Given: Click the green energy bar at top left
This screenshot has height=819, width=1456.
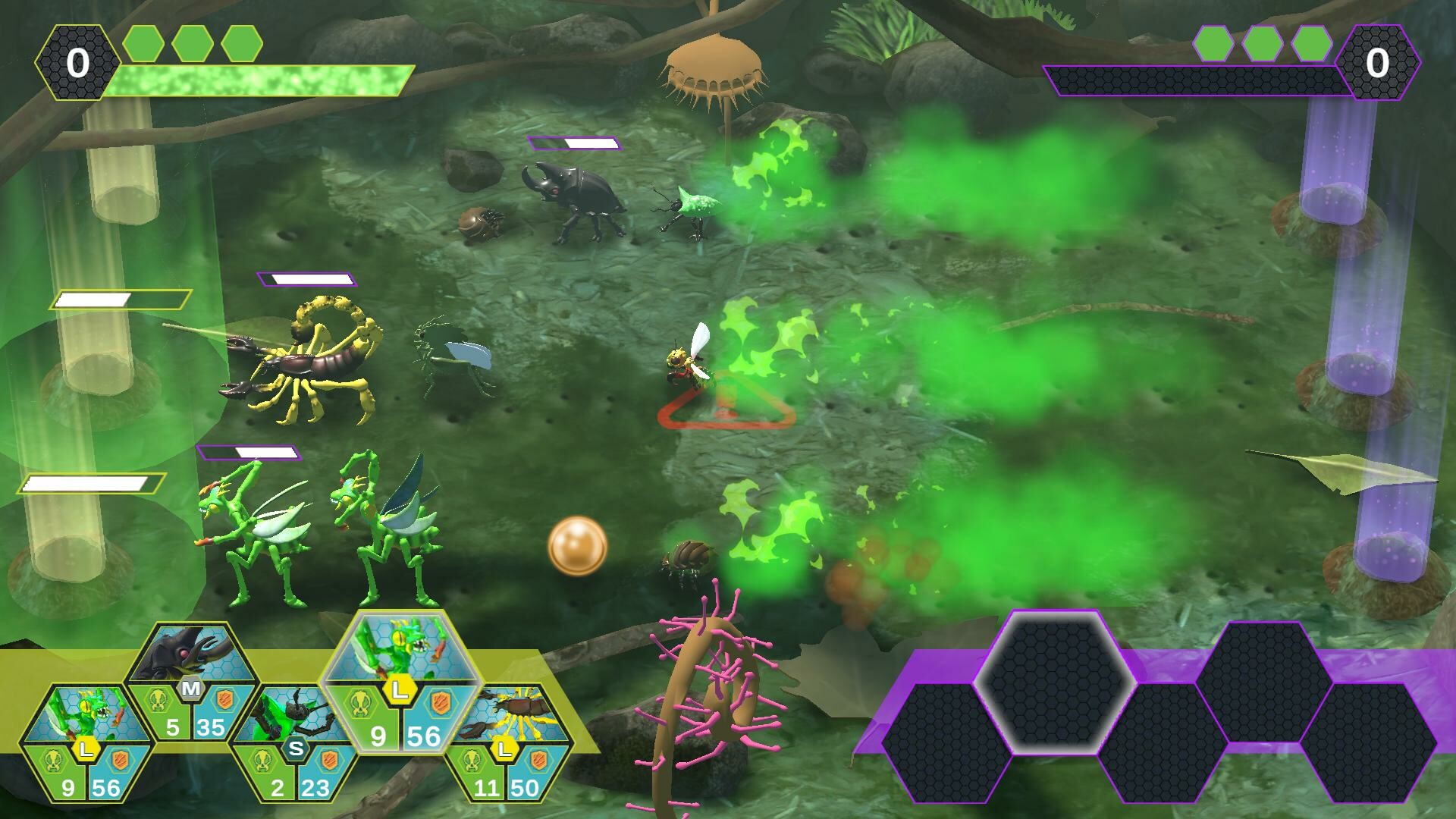Looking at the screenshot, I should coord(258,80).
